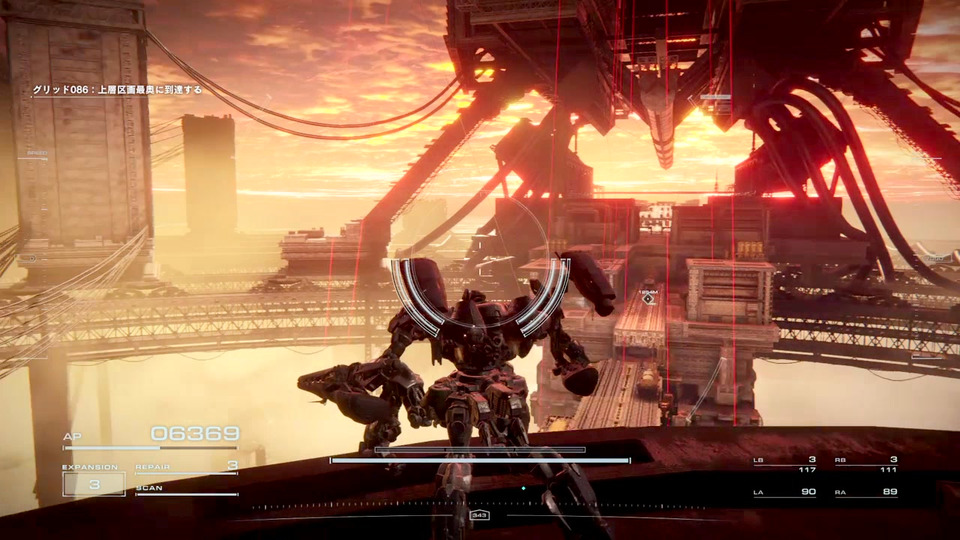Use the Repair kit indicator
960x540 pixels.
pyautogui.click(x=187, y=467)
